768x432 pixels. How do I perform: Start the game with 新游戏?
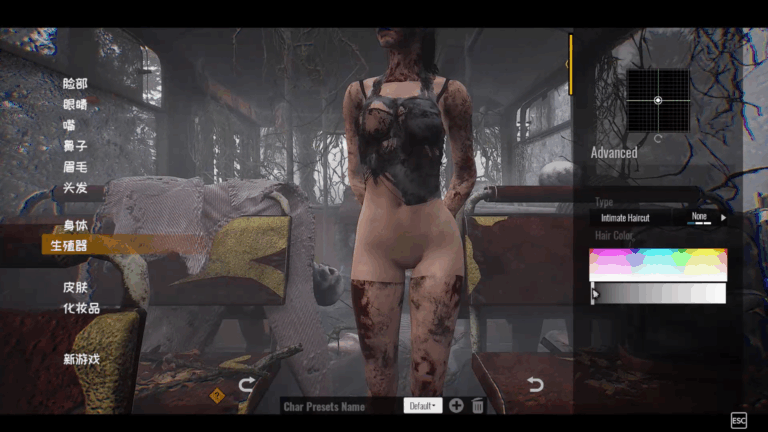tap(81, 359)
